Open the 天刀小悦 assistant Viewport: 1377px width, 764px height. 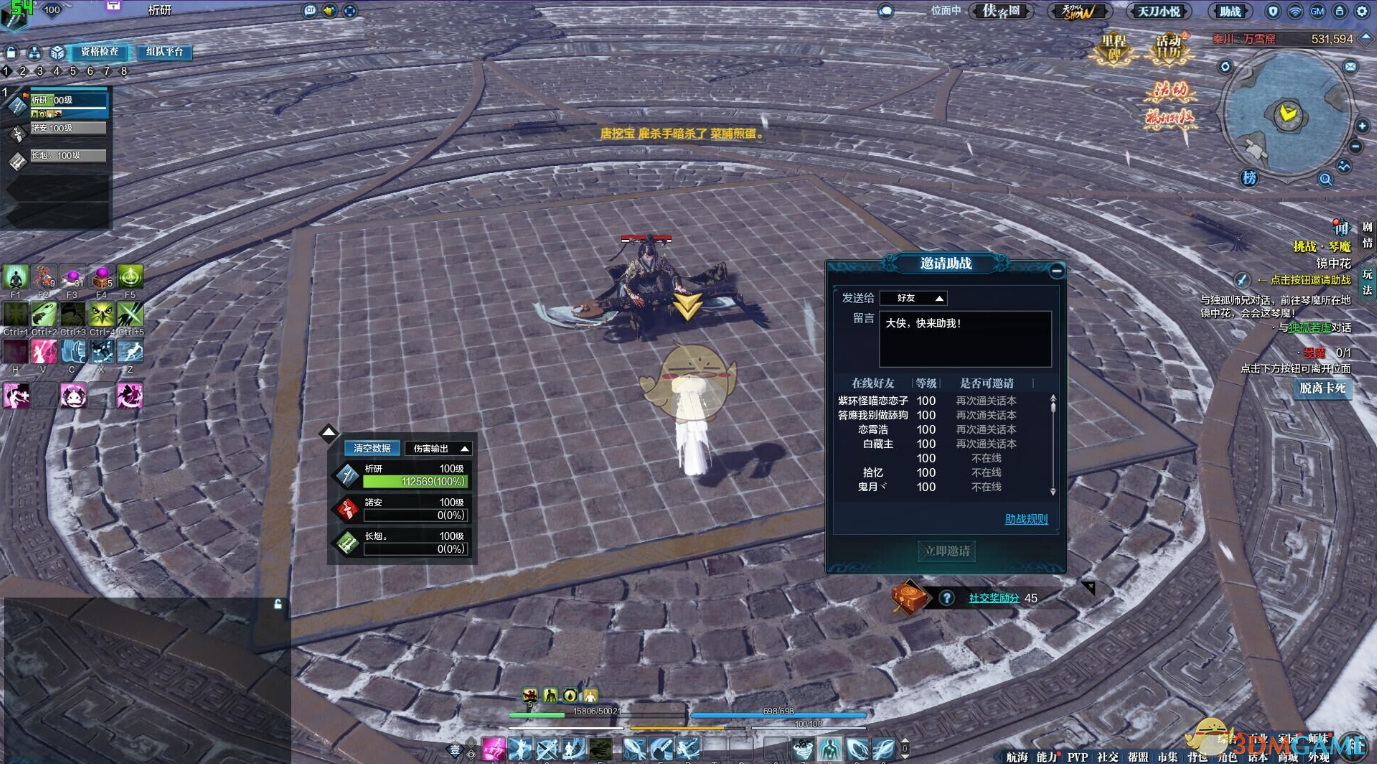[1159, 11]
